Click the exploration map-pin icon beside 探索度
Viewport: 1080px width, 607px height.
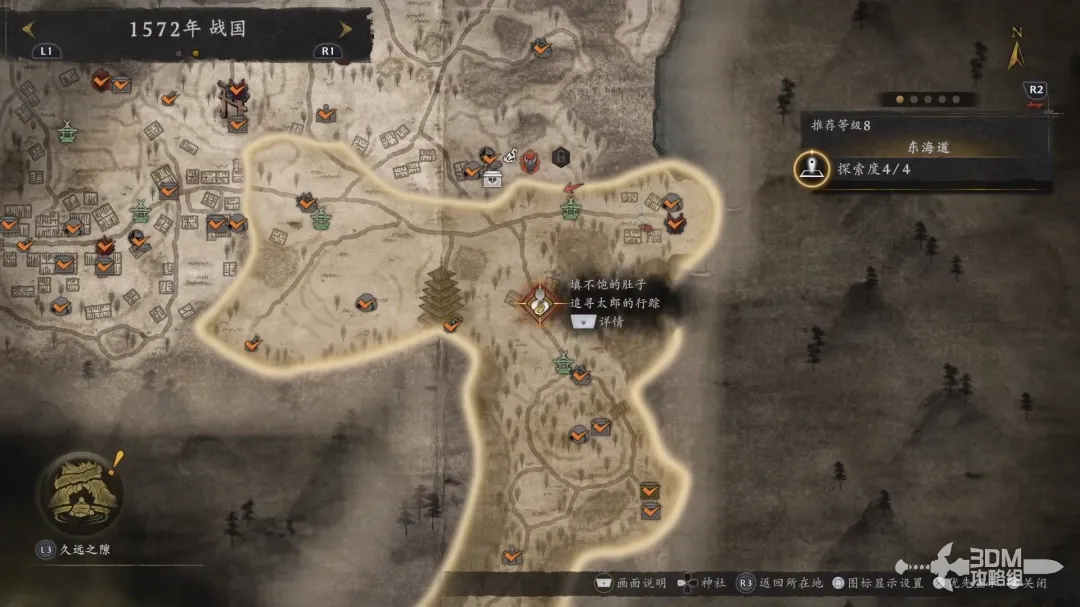click(811, 169)
